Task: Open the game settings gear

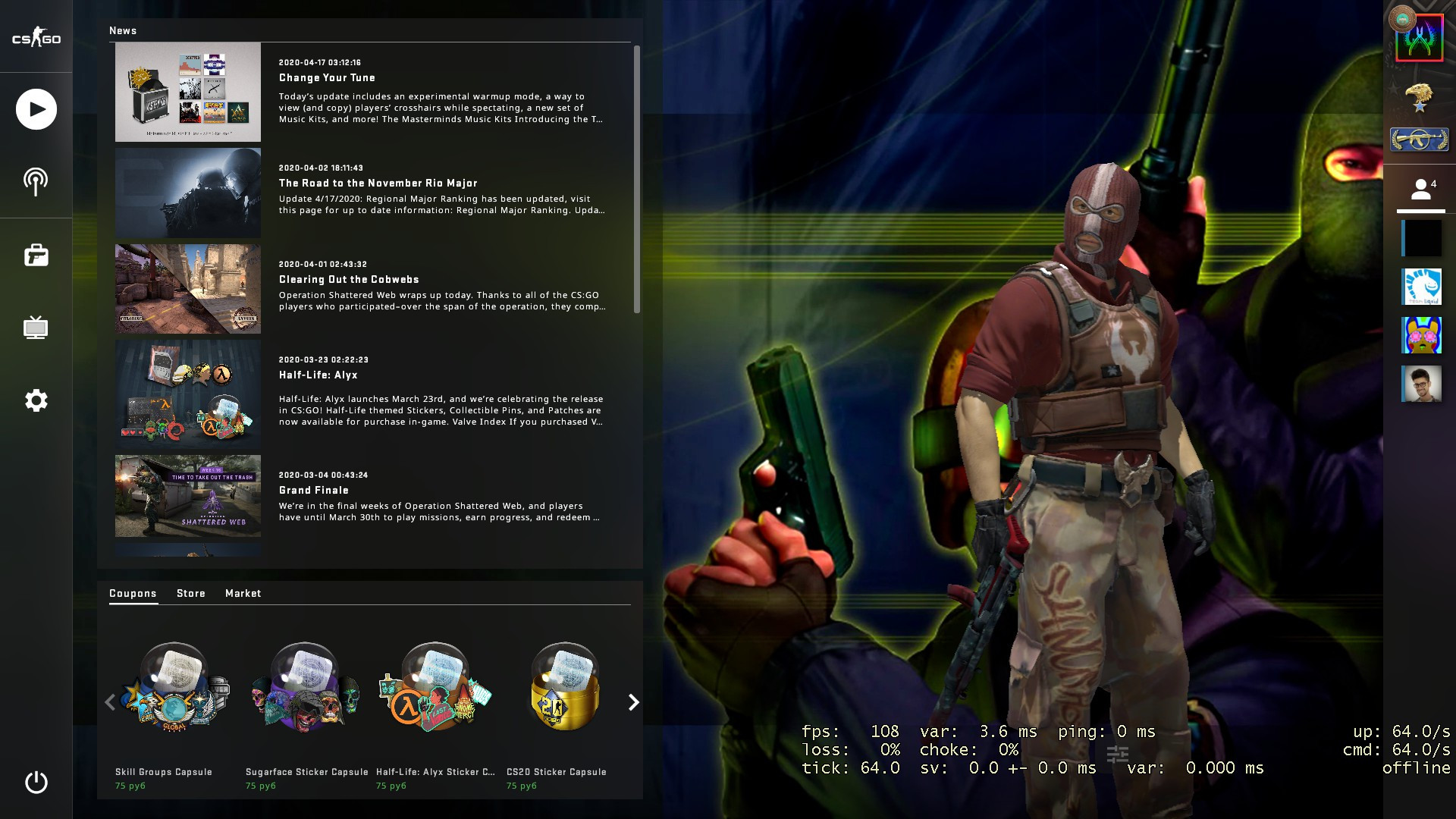Action: [x=35, y=401]
